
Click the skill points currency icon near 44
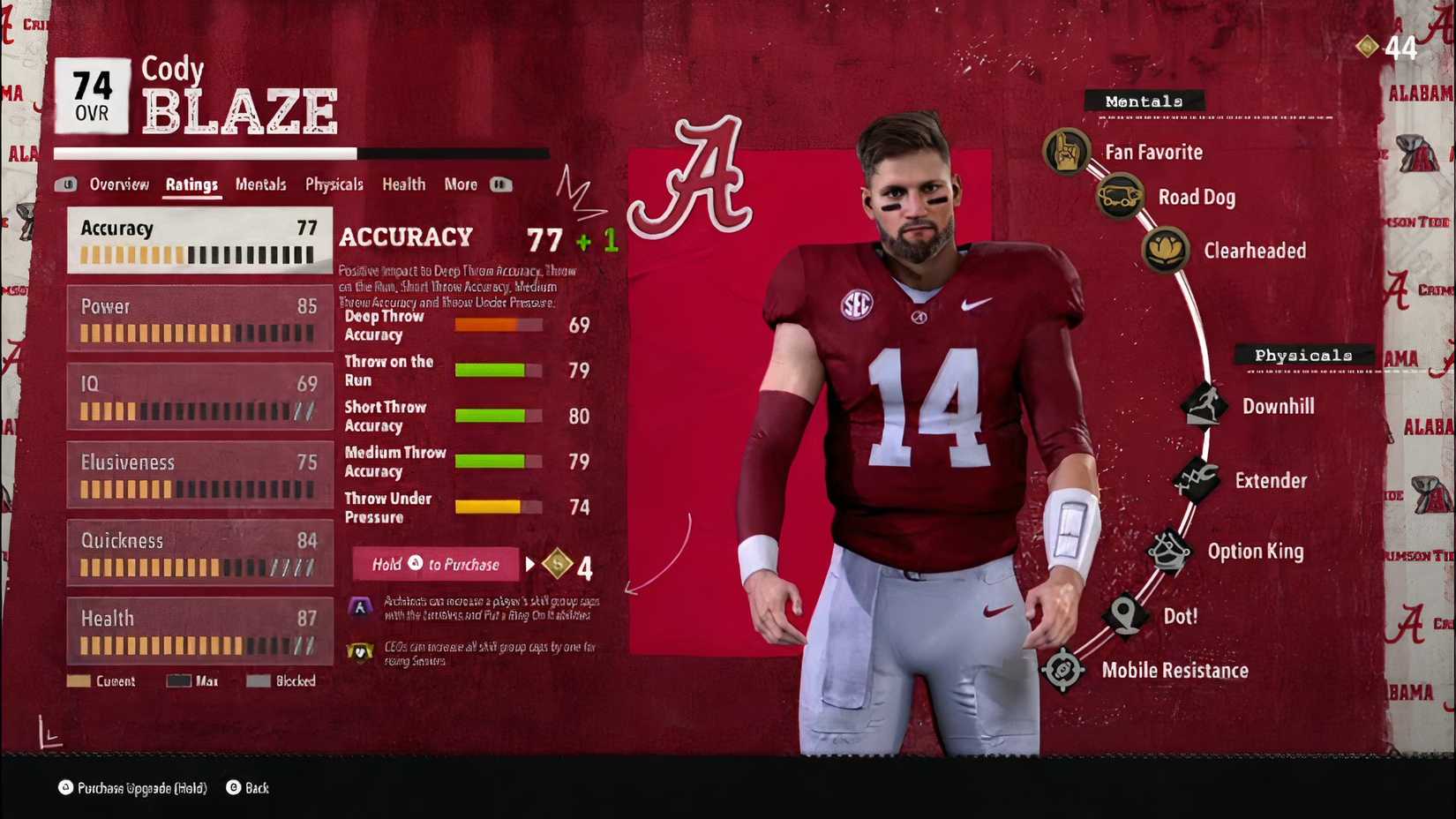point(1369,46)
